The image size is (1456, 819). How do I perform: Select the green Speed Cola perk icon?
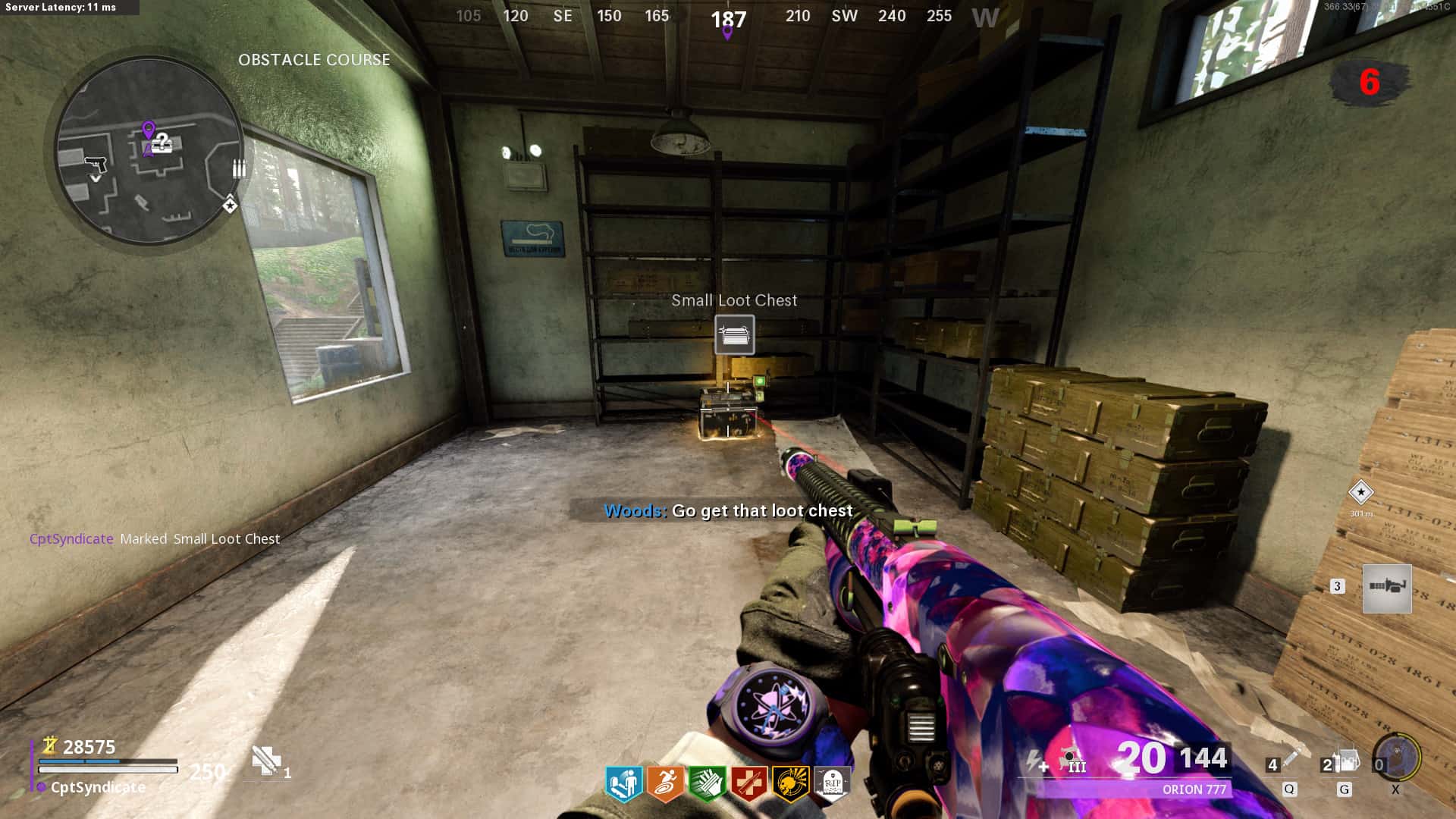(x=707, y=783)
